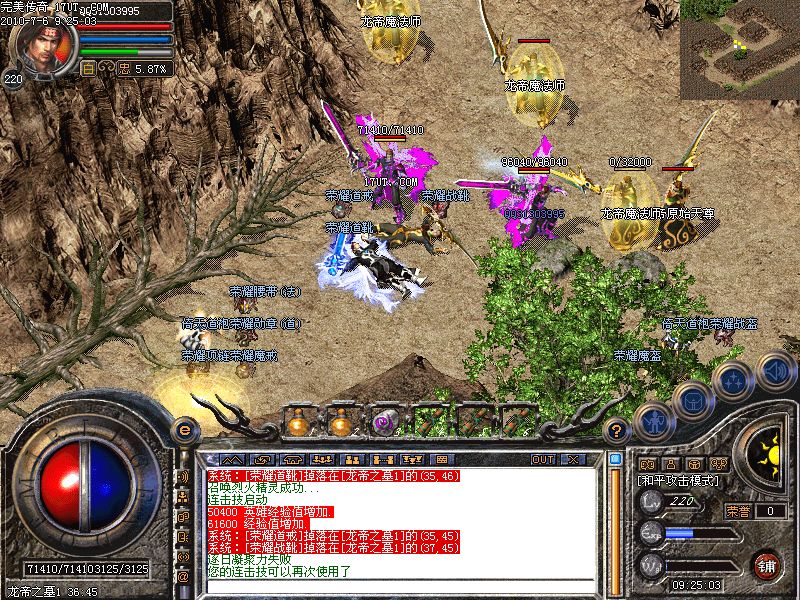The height and width of the screenshot is (600, 800).
Task: Click the chat text input line
Action: [400, 586]
